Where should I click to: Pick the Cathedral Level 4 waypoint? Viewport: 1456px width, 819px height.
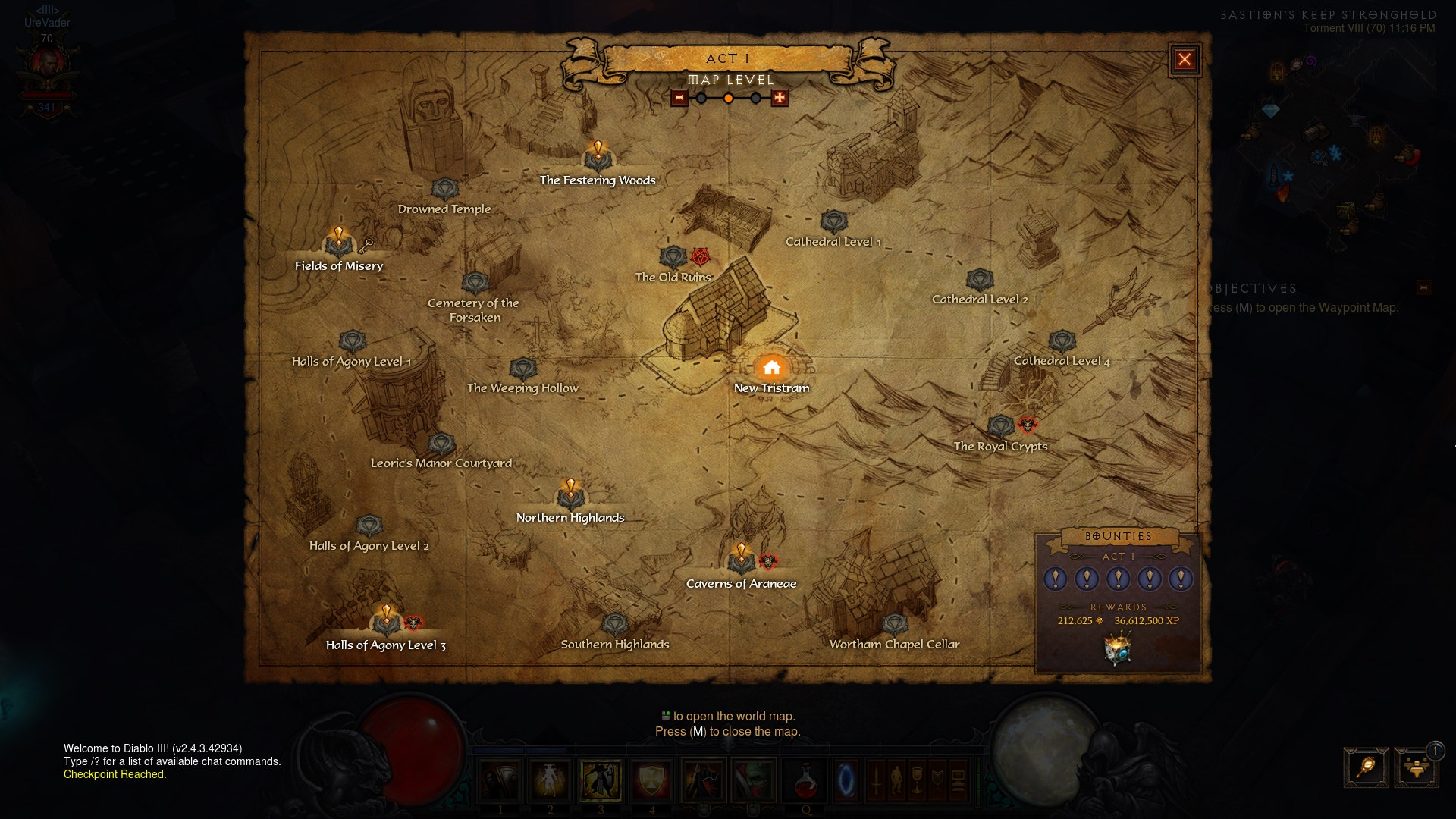point(1062,341)
